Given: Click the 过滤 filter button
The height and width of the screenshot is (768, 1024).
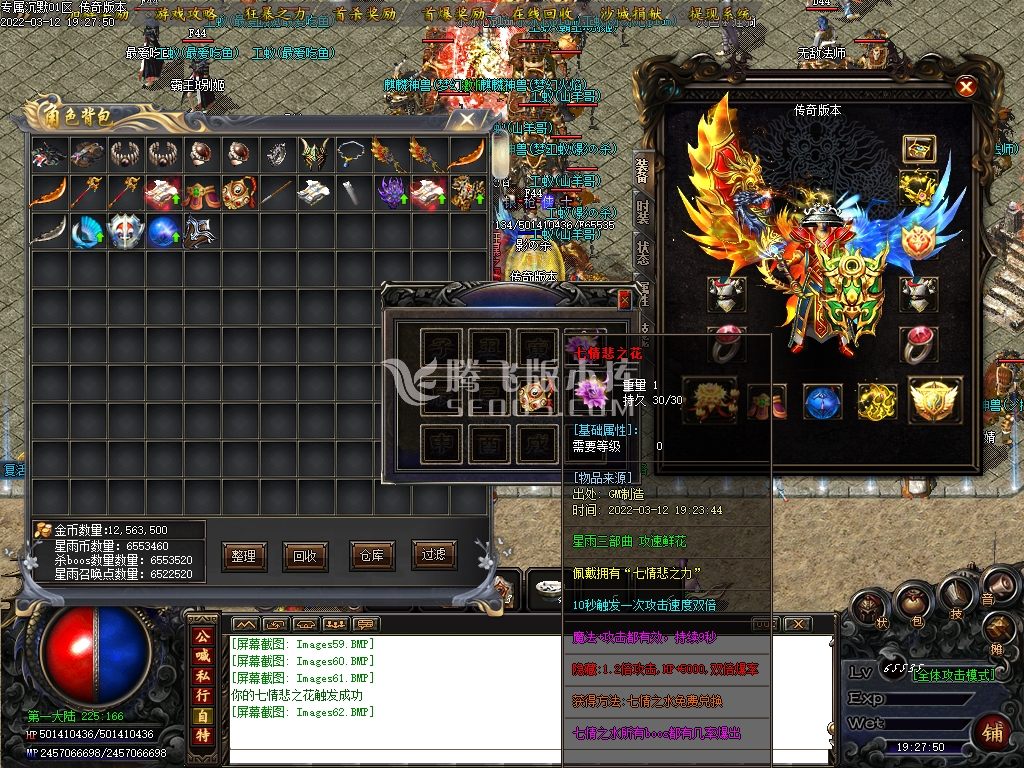Looking at the screenshot, I should click(433, 555).
